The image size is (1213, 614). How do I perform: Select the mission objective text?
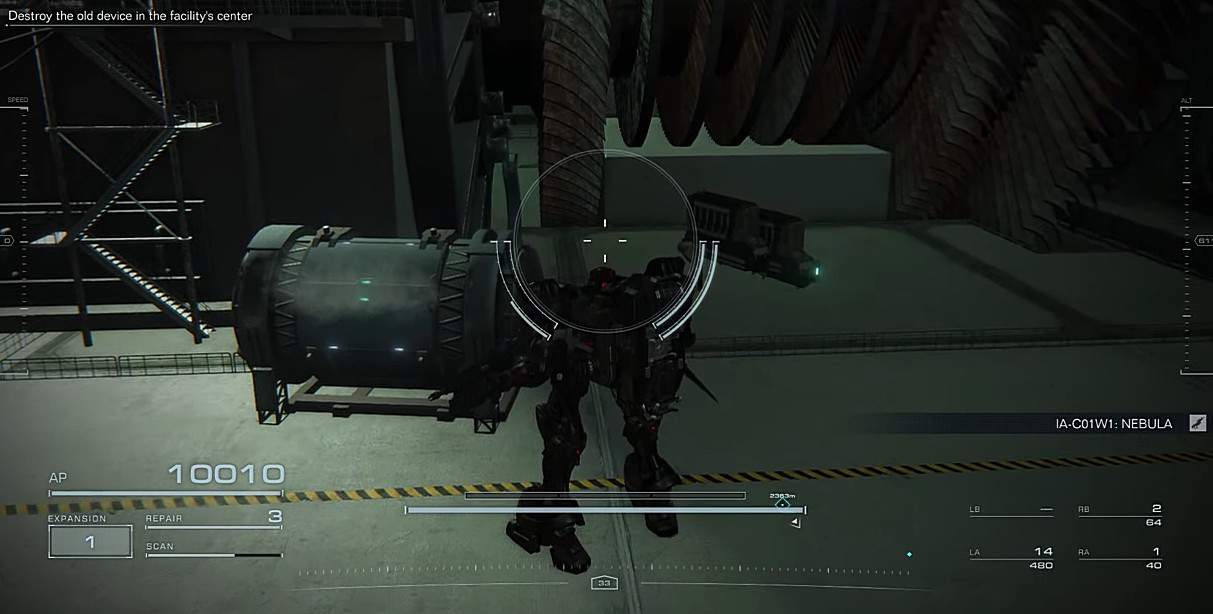point(130,16)
